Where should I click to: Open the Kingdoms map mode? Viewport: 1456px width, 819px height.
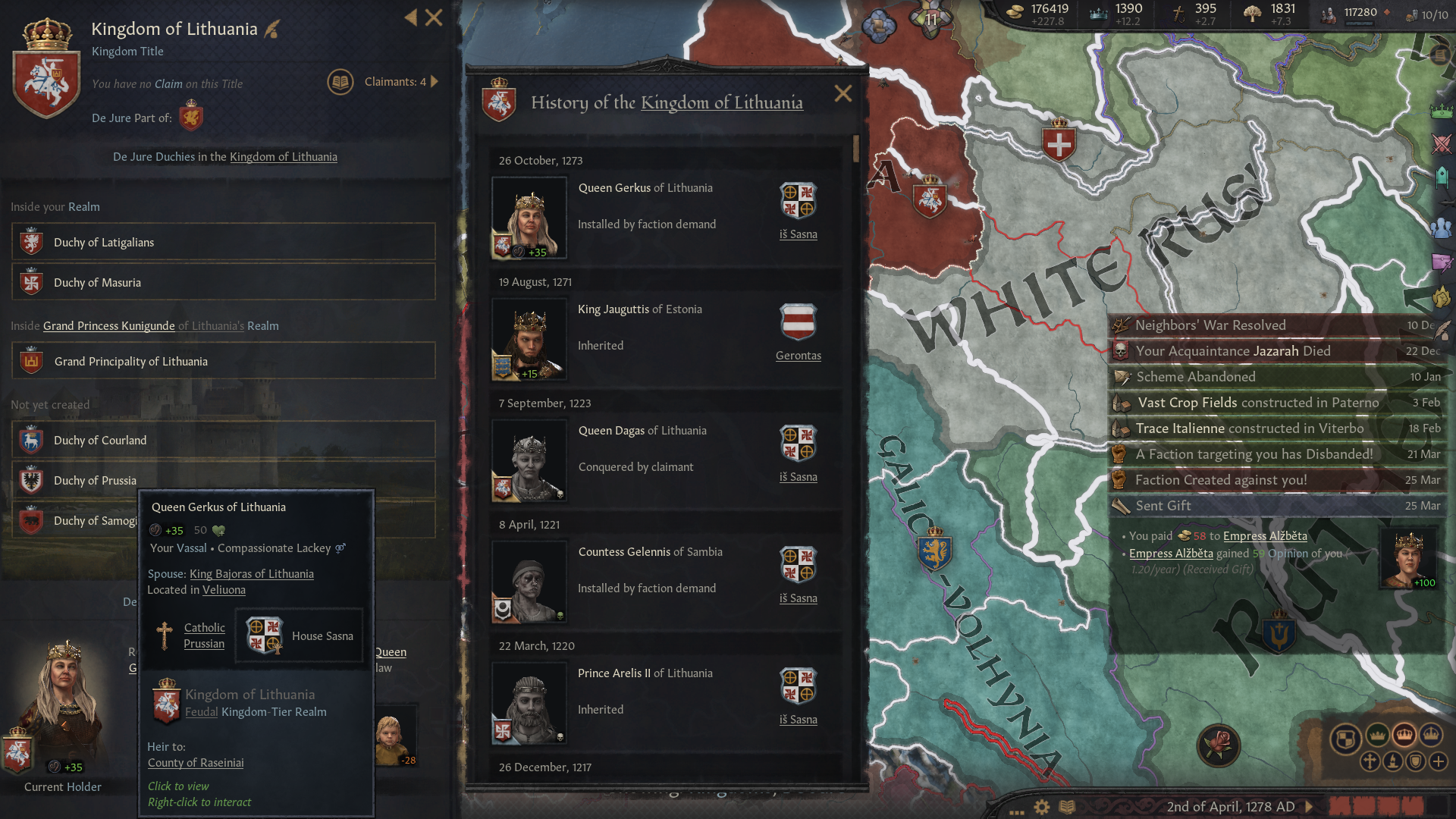tap(1378, 736)
